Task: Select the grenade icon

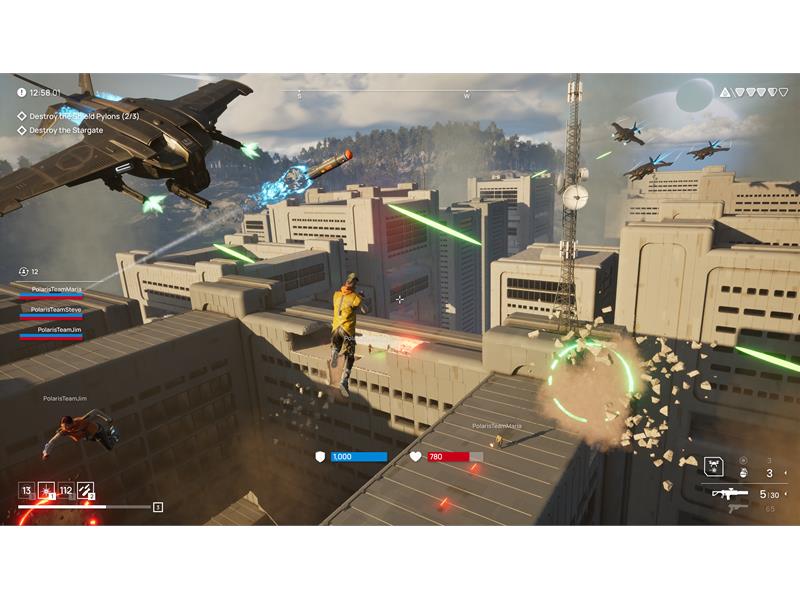Action: [743, 473]
